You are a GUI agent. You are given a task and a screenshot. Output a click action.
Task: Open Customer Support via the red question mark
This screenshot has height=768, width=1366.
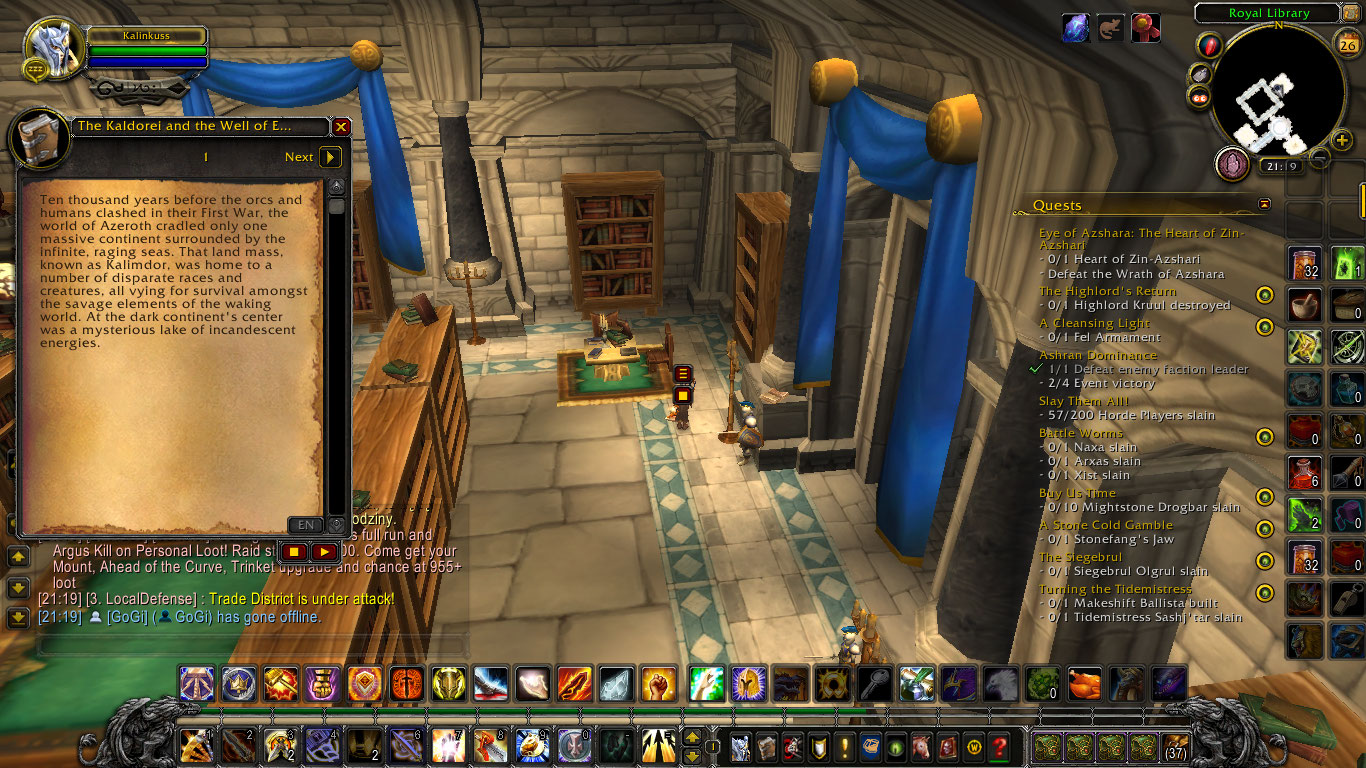tap(1000, 749)
